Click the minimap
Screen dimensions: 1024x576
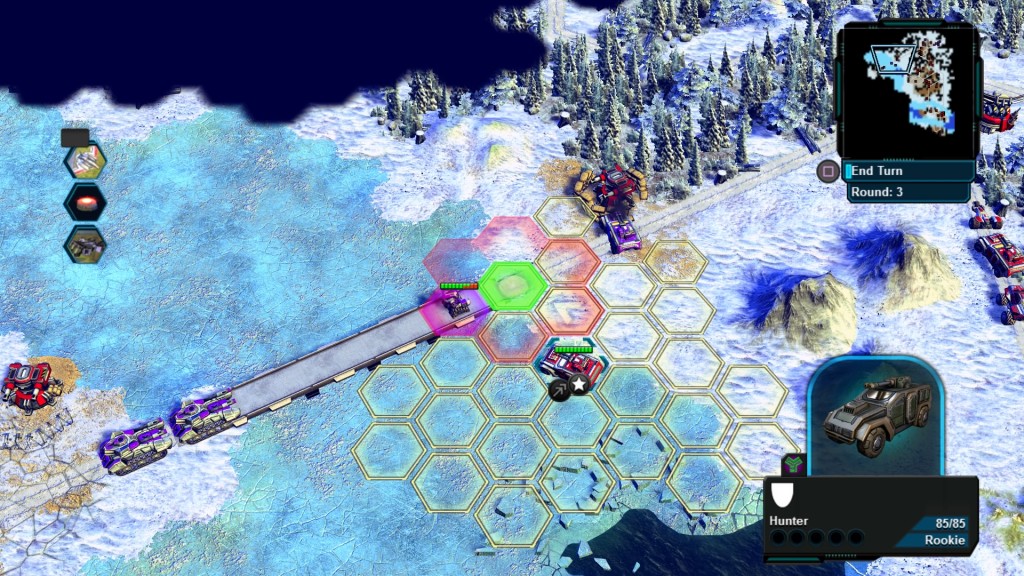pos(907,89)
